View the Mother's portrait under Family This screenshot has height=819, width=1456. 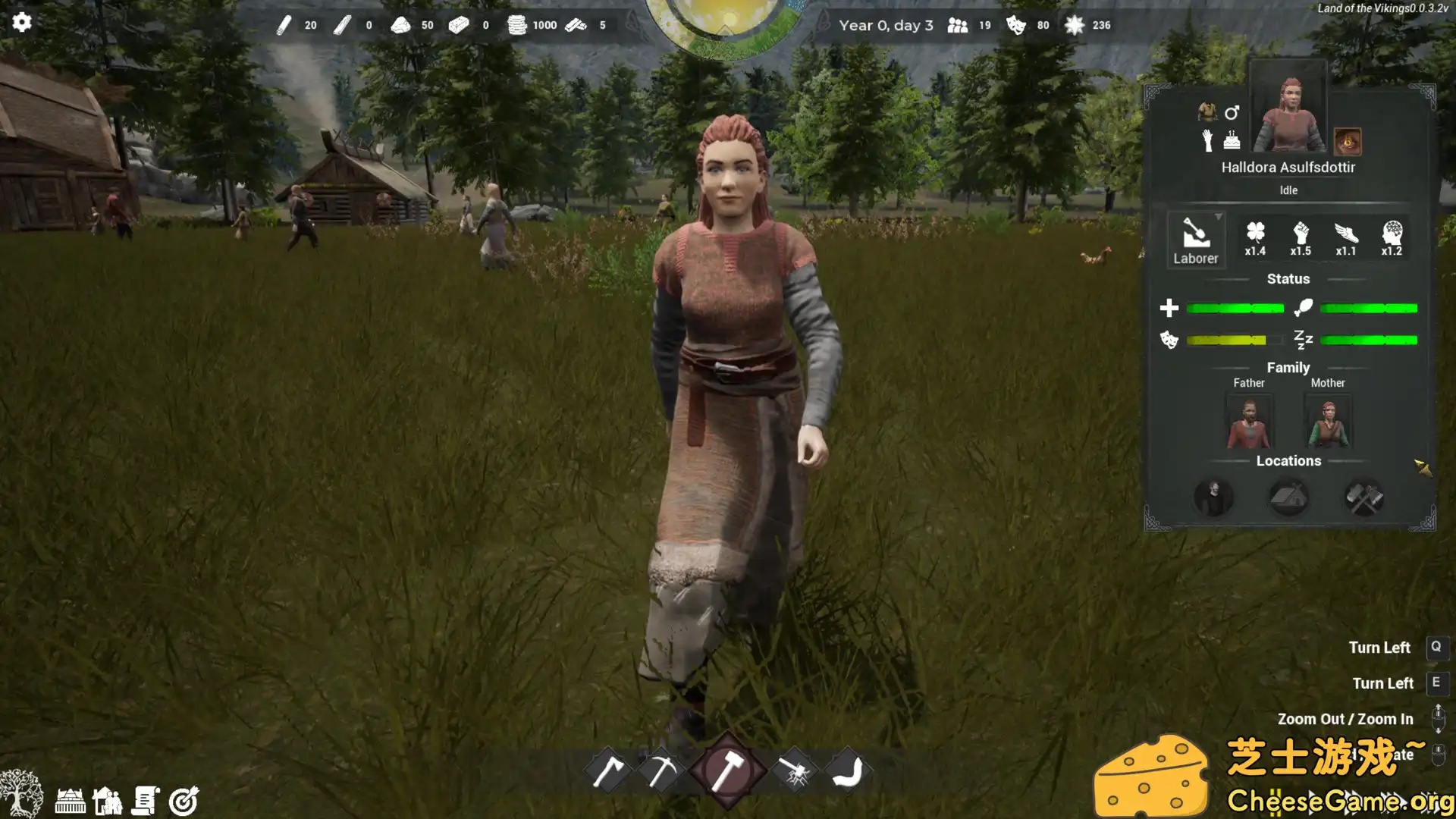(1328, 422)
